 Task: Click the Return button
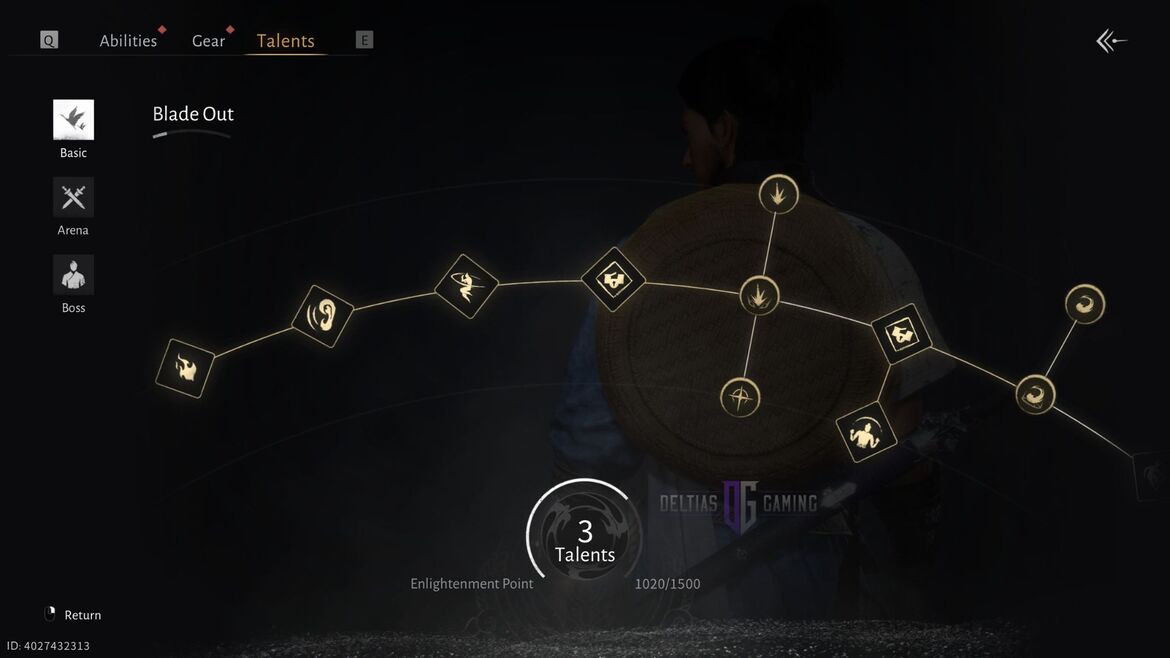(73, 615)
